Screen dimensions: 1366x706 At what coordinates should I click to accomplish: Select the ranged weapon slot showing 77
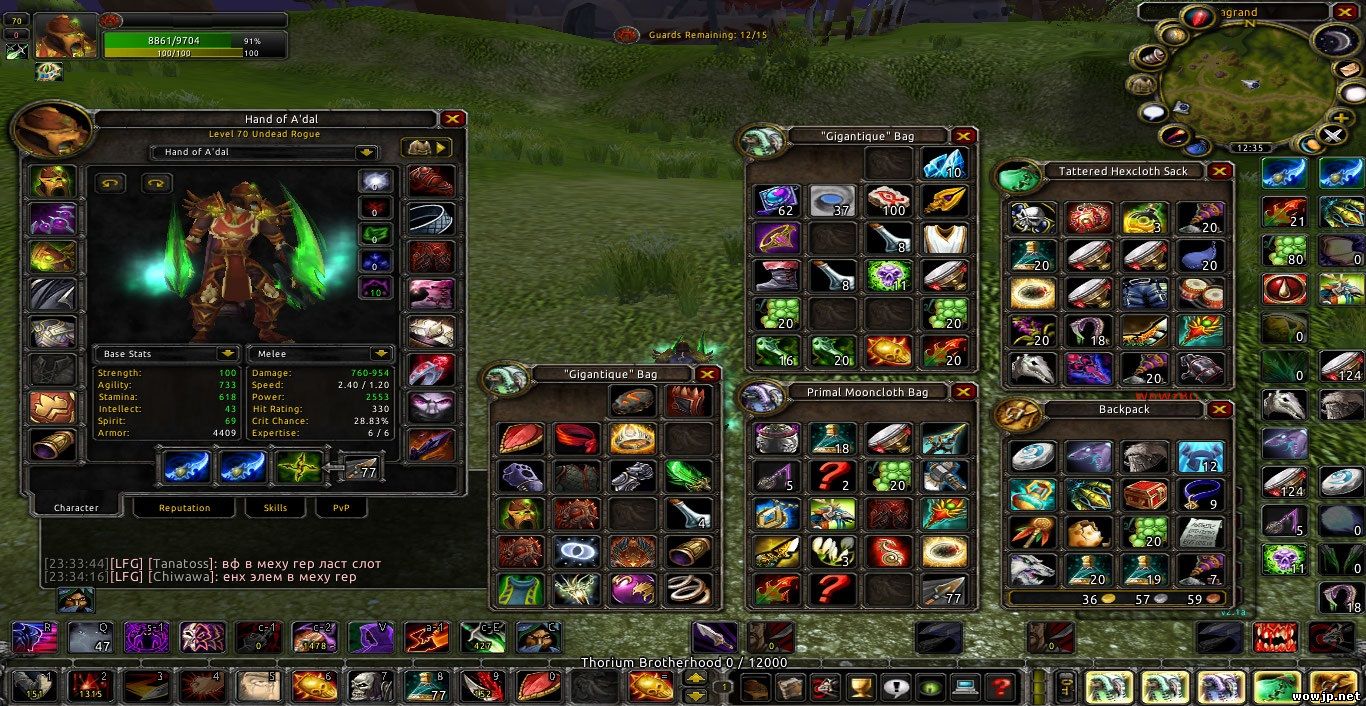359,467
